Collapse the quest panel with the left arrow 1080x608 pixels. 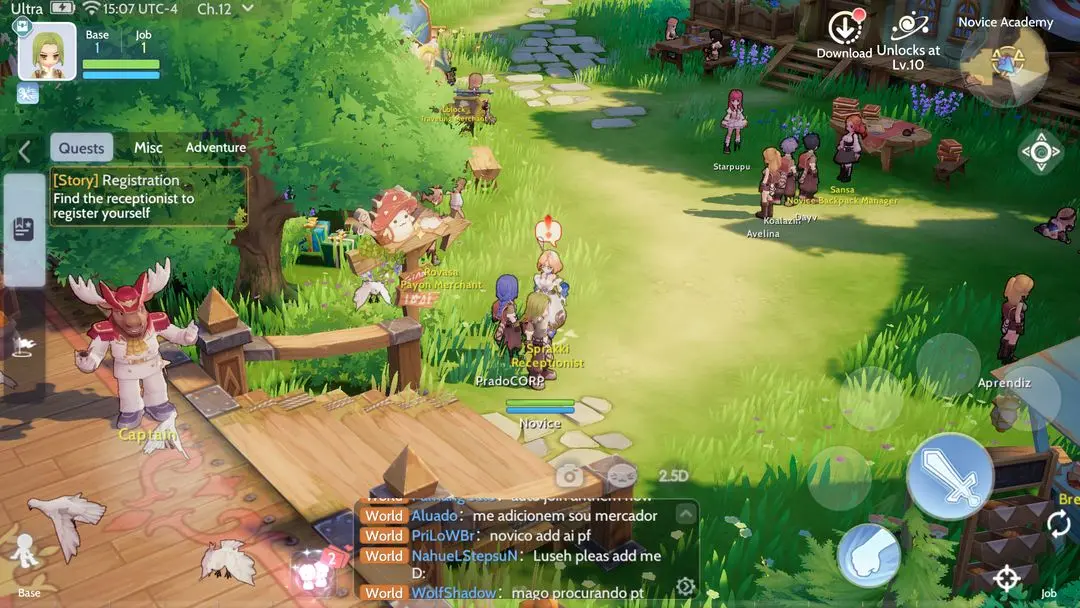(x=24, y=151)
